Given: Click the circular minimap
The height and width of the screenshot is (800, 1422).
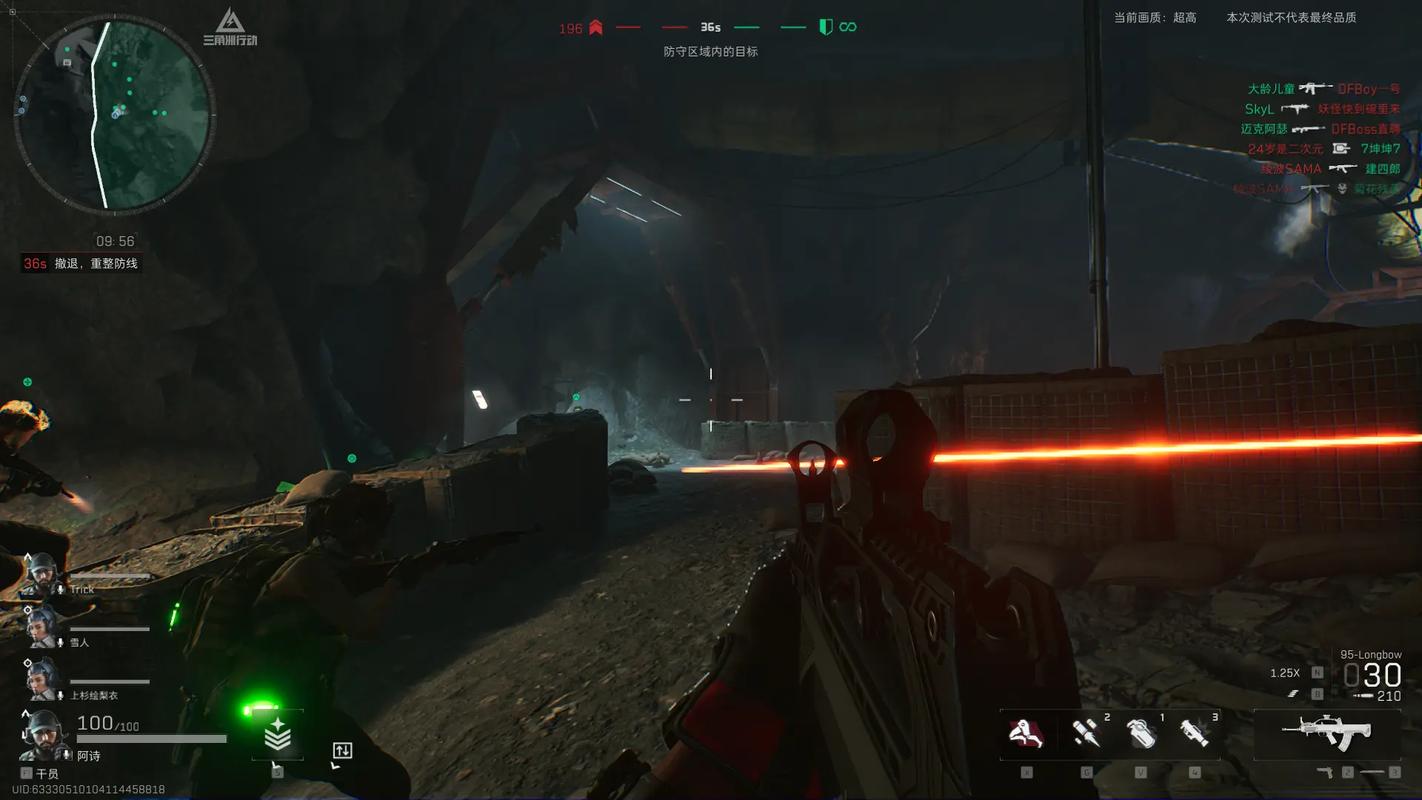Looking at the screenshot, I should tap(113, 113).
